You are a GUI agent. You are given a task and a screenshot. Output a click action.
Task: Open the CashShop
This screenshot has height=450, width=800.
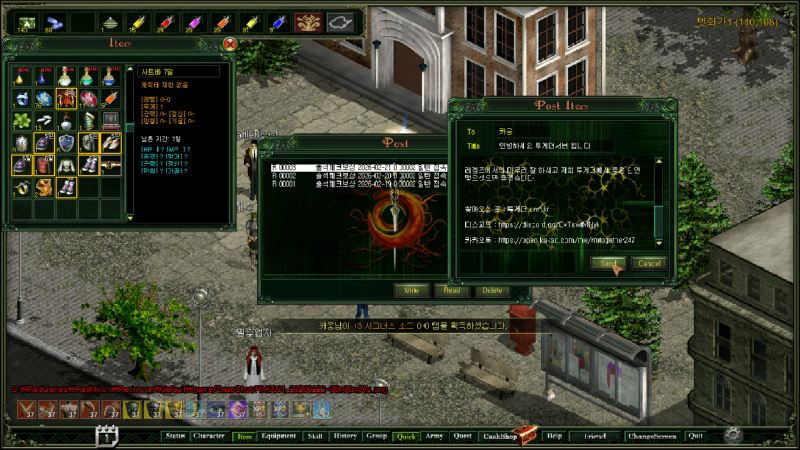498,436
